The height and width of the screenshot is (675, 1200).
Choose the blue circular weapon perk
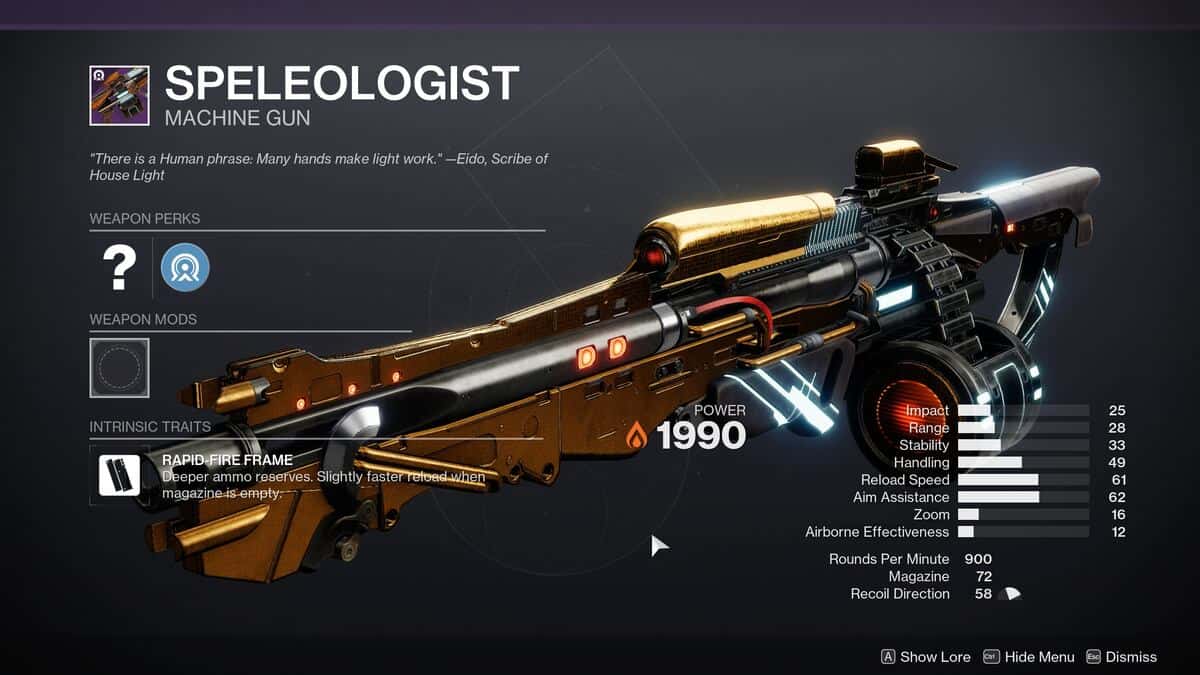pyautogui.click(x=185, y=267)
